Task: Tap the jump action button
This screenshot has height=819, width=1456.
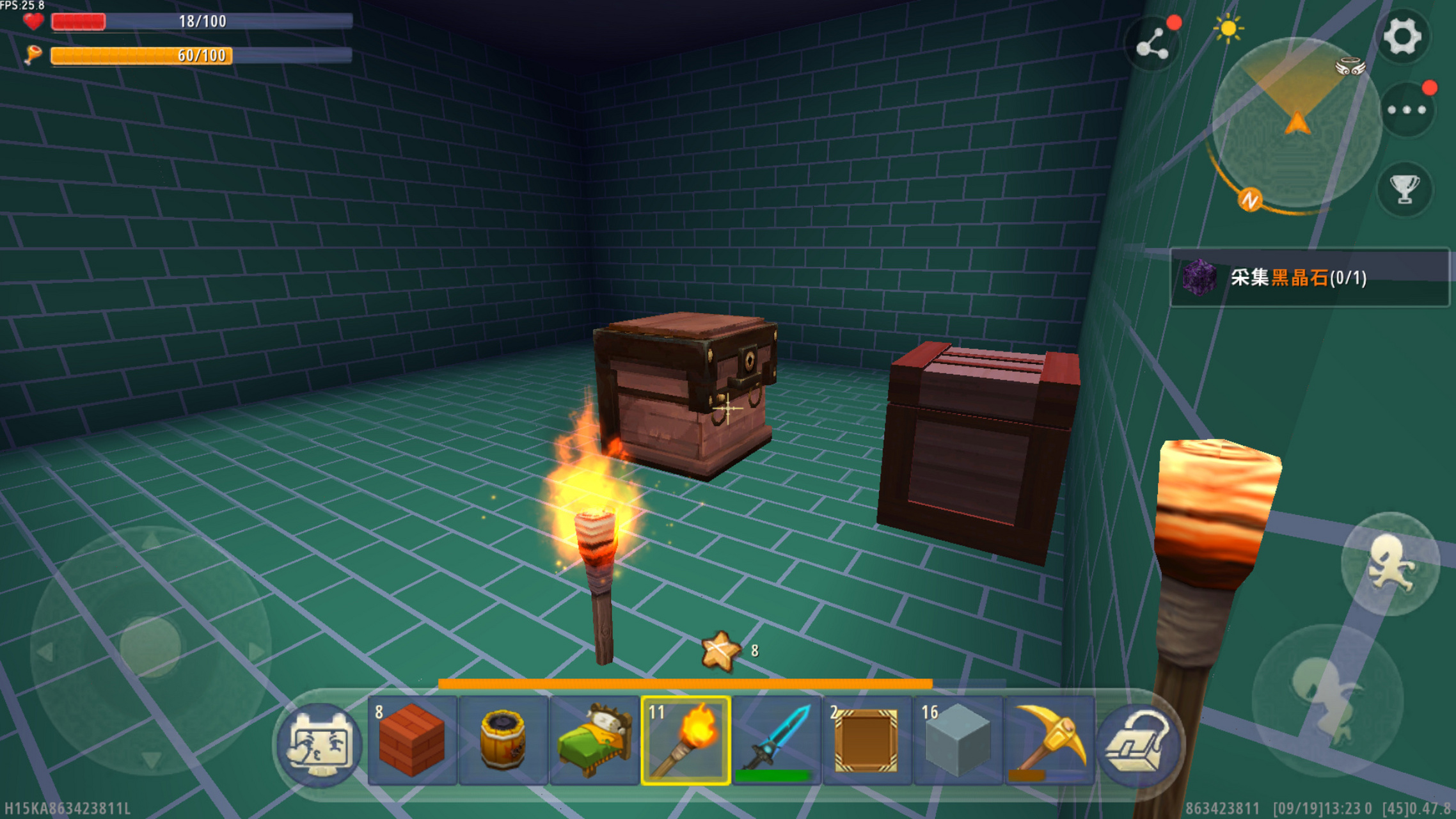Action: click(1389, 564)
